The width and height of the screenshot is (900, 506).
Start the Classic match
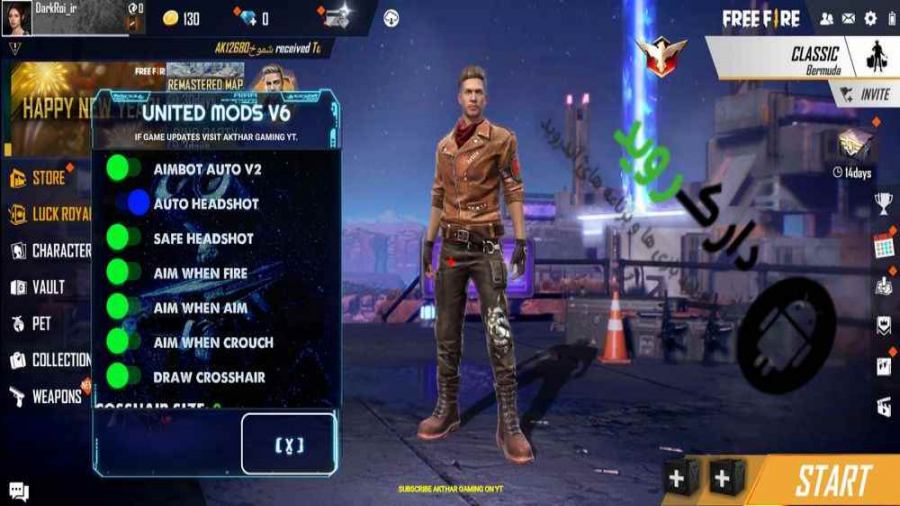pyautogui.click(x=832, y=481)
